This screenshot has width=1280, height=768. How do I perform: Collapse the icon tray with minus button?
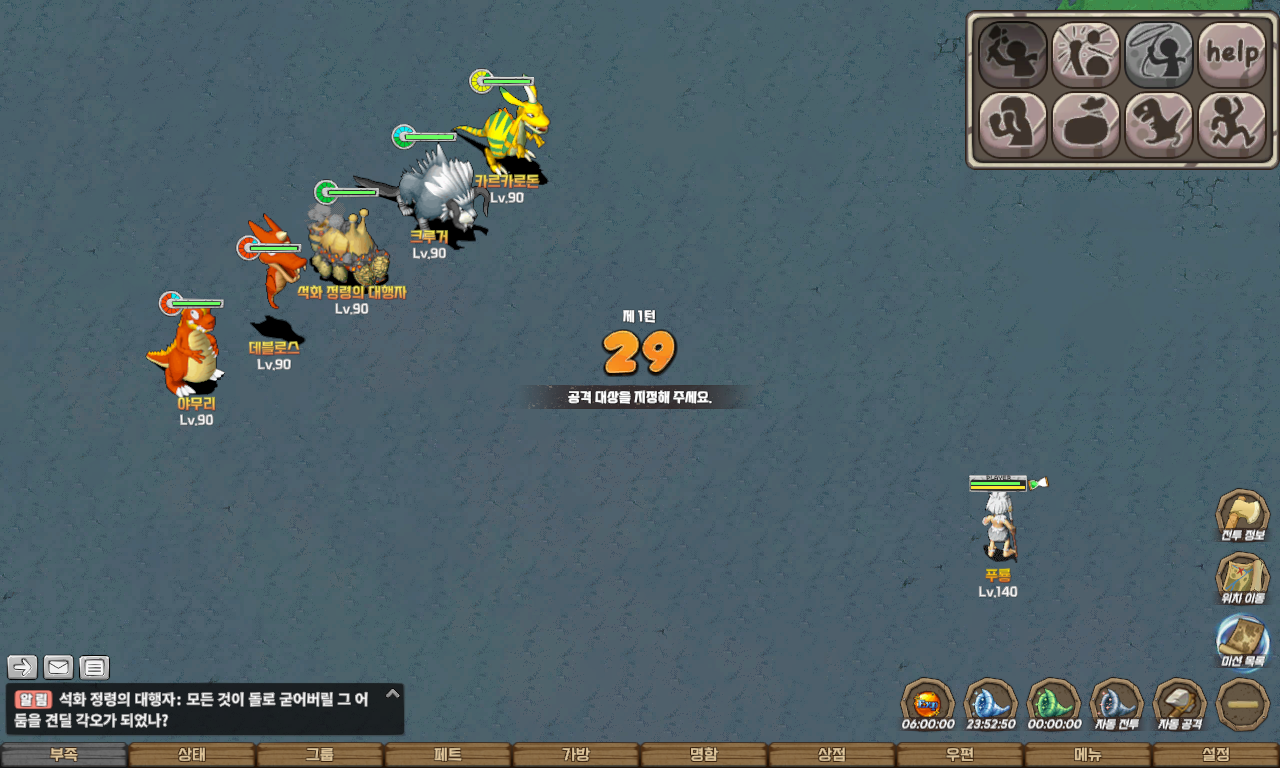point(1243,704)
